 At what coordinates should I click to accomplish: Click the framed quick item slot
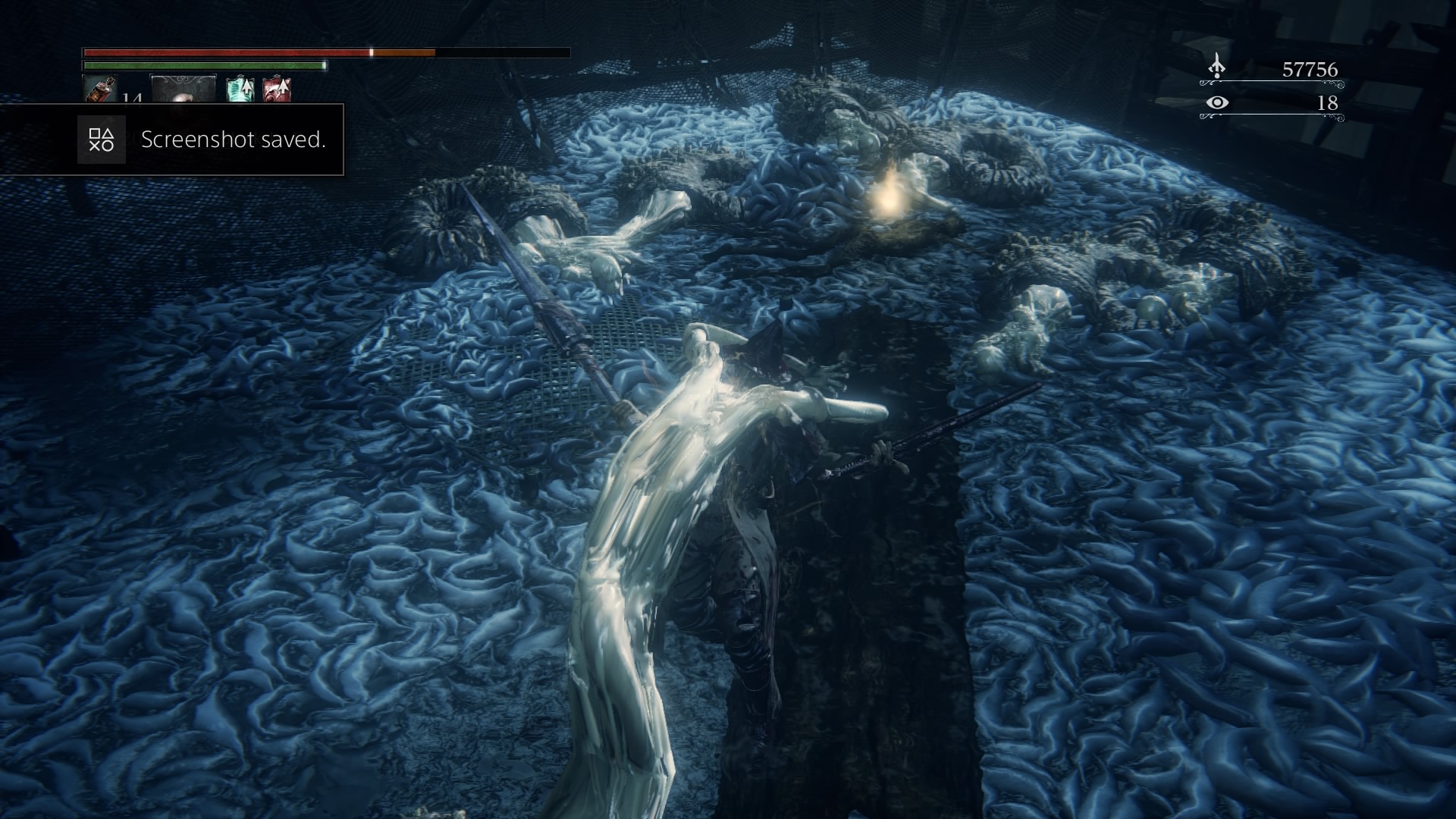pos(184,89)
